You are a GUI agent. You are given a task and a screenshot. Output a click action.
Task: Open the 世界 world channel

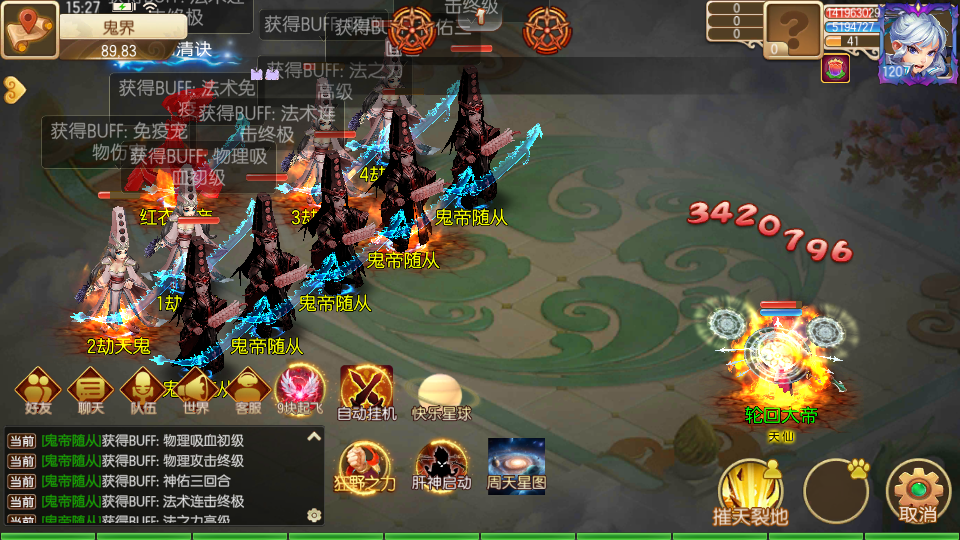196,389
